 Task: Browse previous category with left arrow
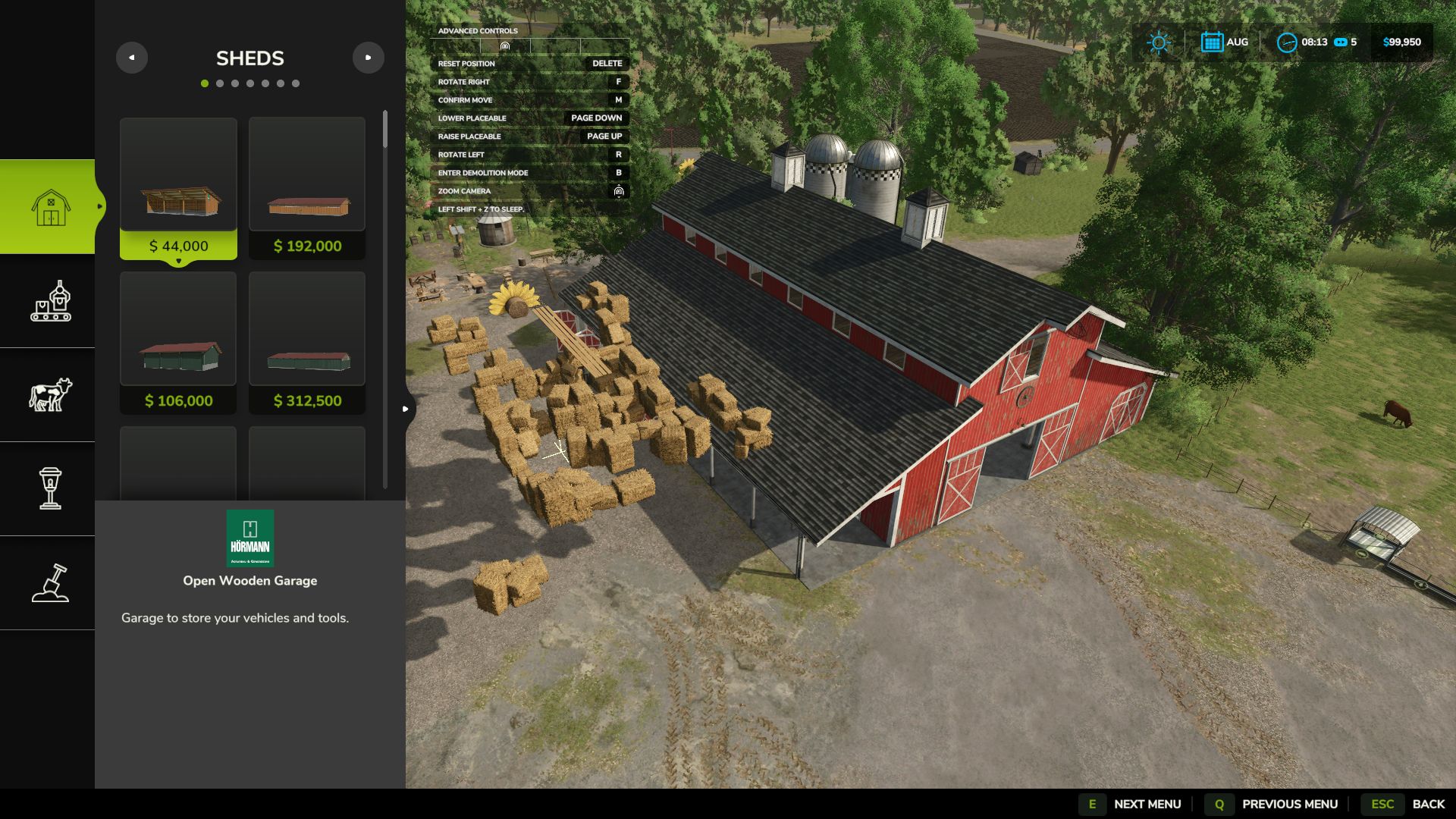[132, 58]
